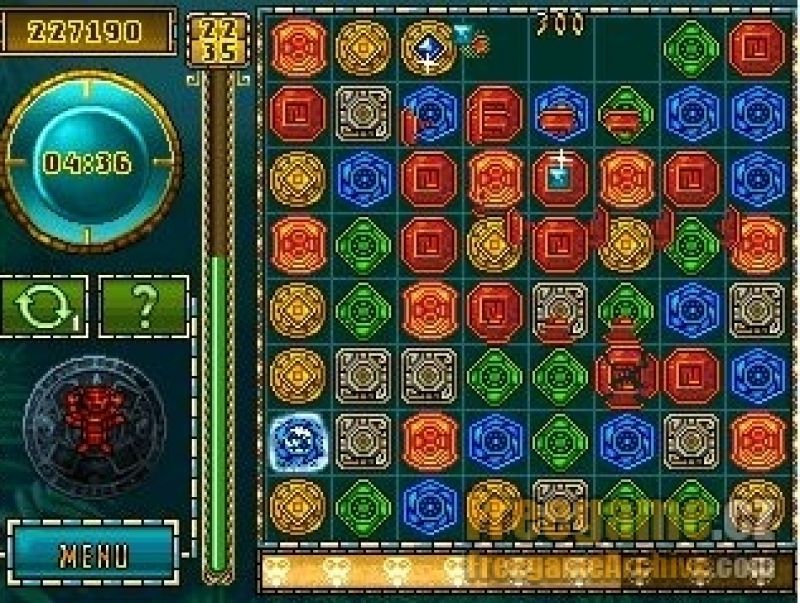This screenshot has height=603, width=800.
Task: Use the green shuffle arrows button
Action: (x=44, y=307)
